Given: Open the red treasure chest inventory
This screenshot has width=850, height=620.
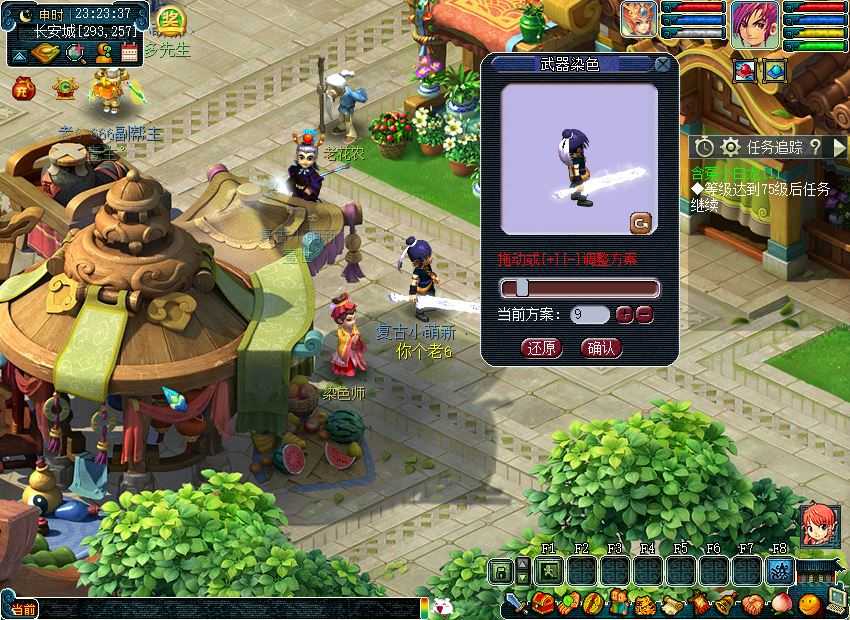Looking at the screenshot, I should tap(542, 603).
